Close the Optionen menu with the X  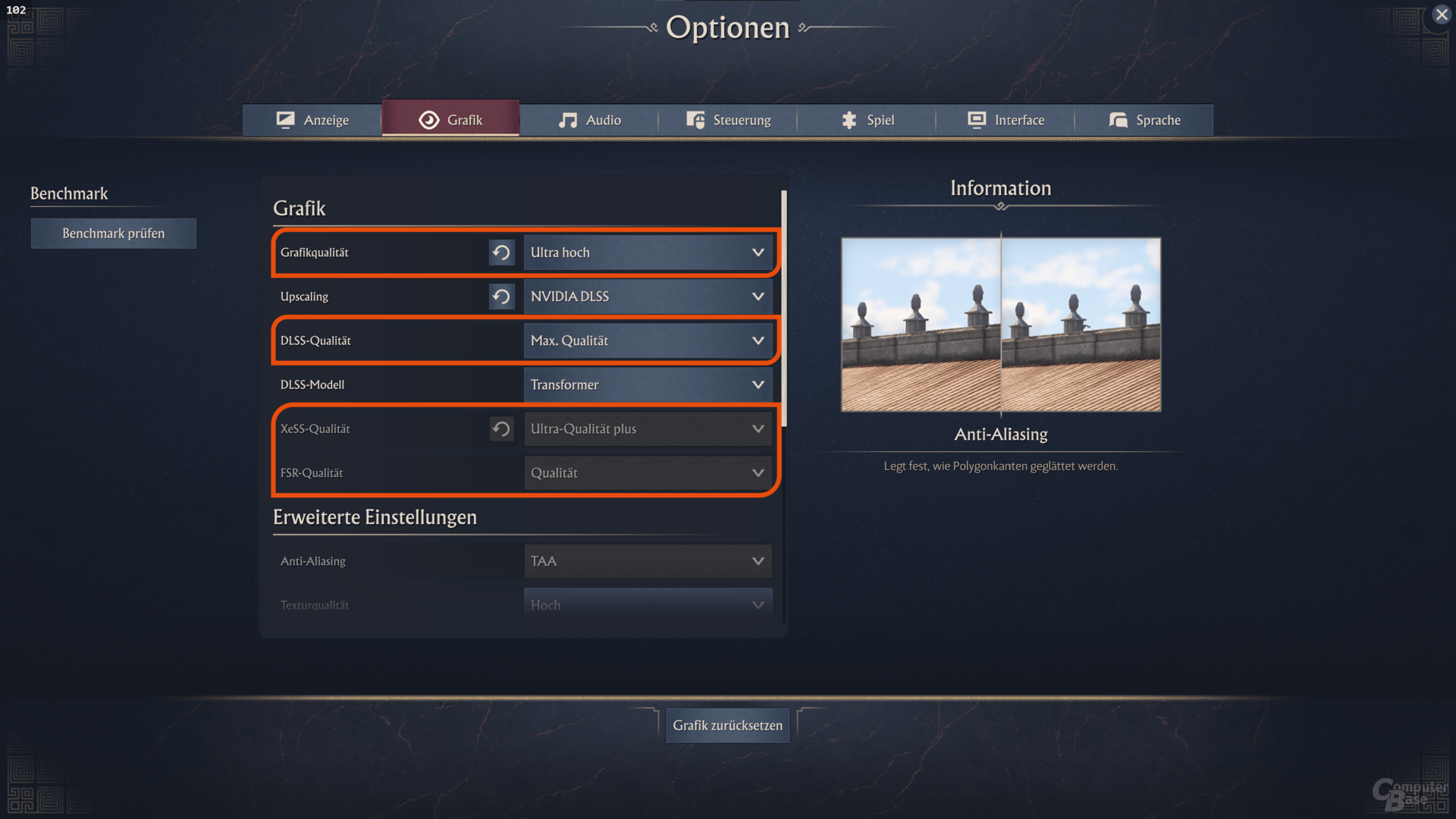click(x=1442, y=14)
